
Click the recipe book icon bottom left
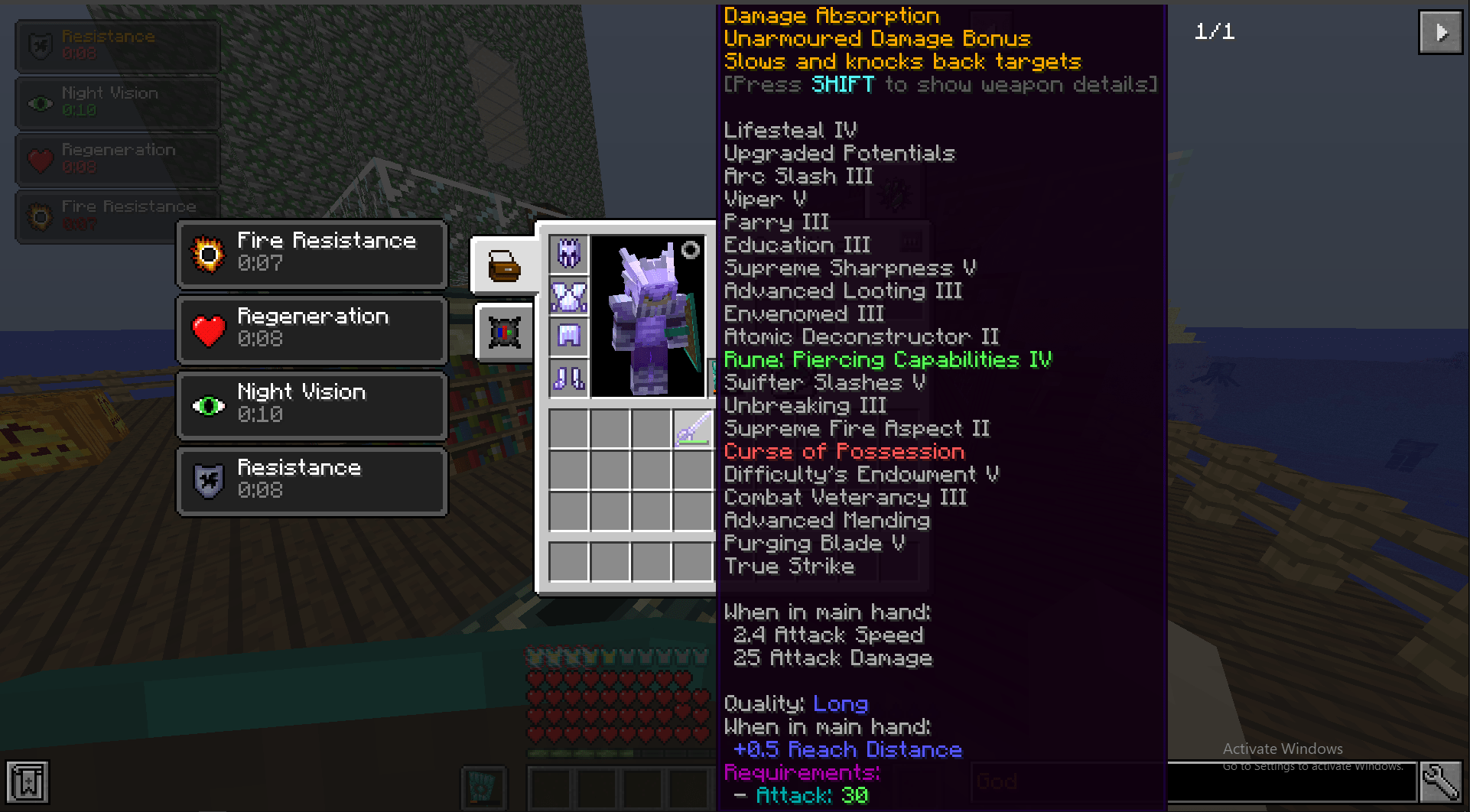[x=29, y=782]
